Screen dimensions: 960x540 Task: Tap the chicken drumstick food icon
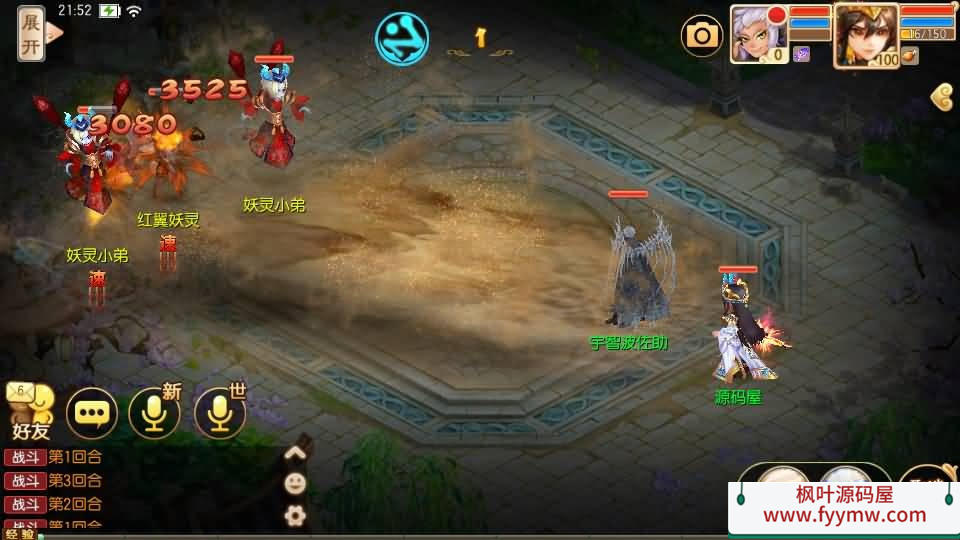[909, 56]
